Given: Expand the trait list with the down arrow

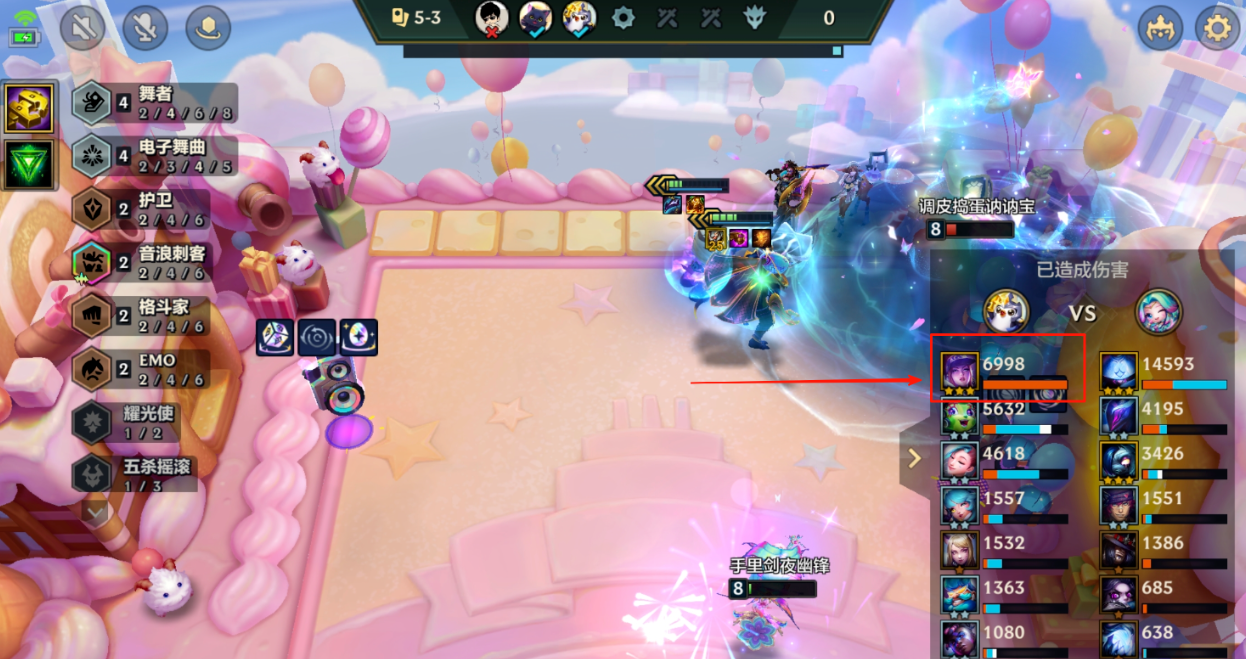Looking at the screenshot, I should pyautogui.click(x=96, y=513).
